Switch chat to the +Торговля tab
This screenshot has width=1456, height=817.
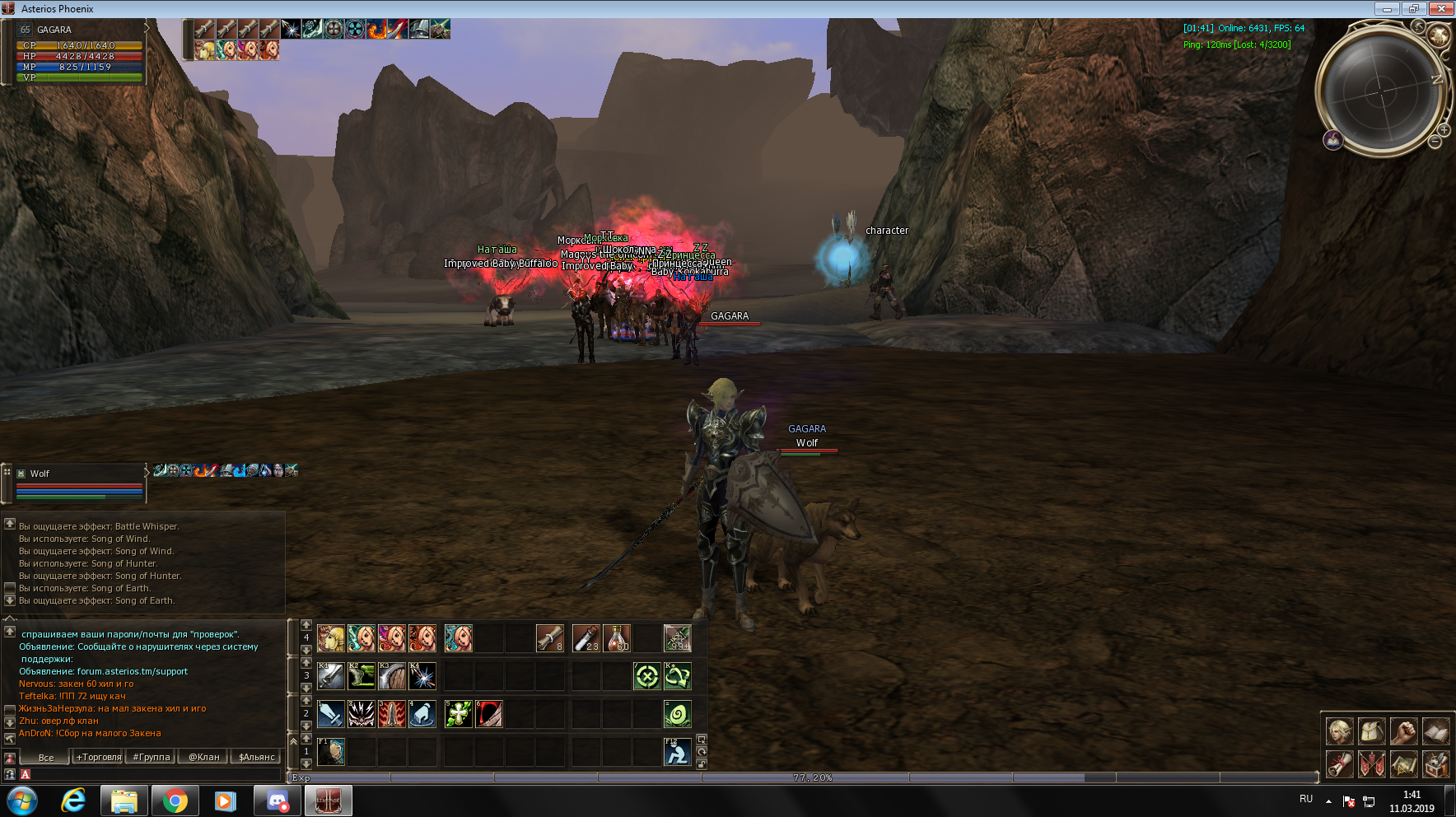tap(98, 757)
